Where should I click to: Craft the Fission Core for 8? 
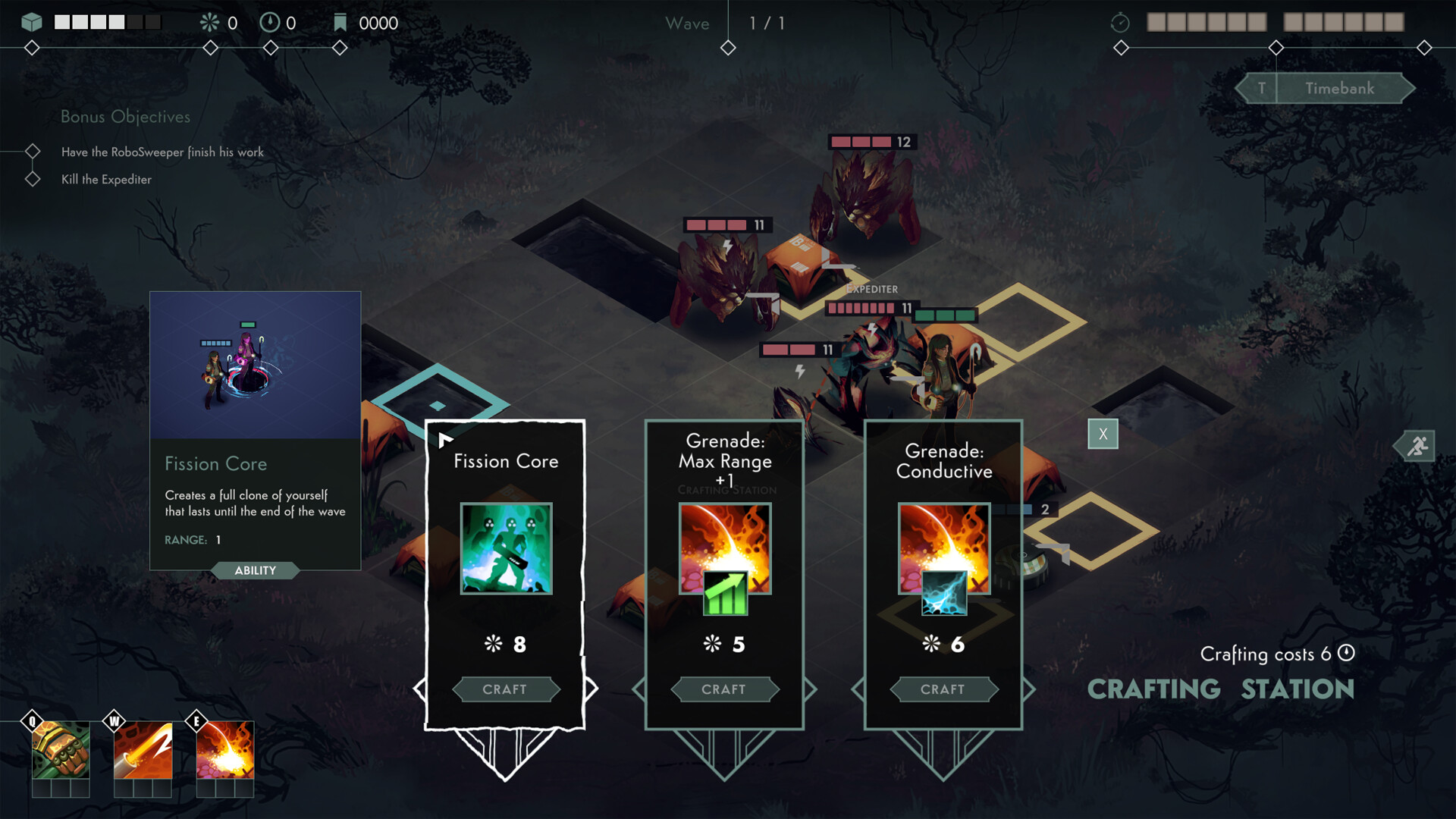pos(506,689)
